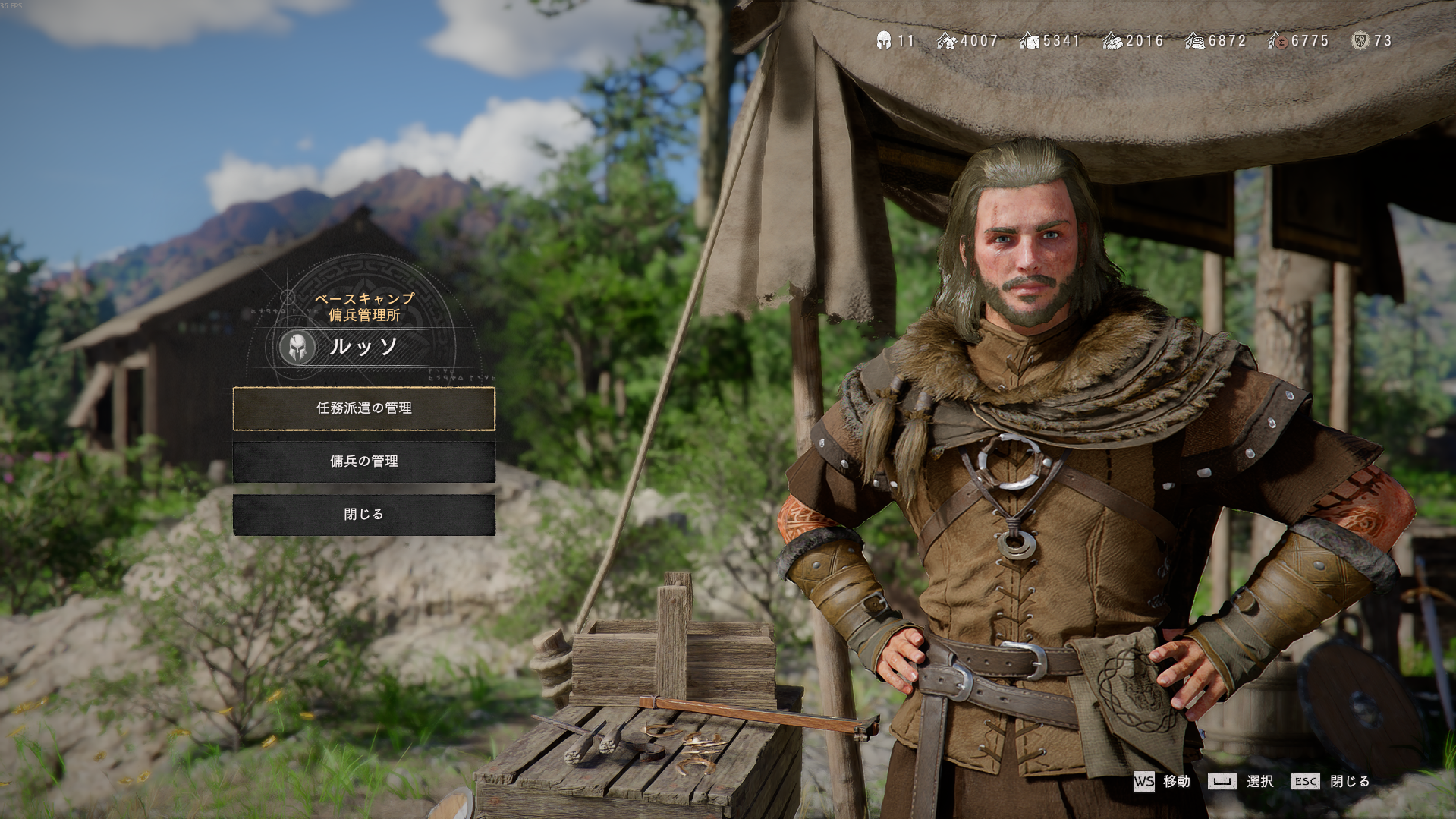Close the menu with 閉じる button
This screenshot has height=819, width=1456.
click(364, 515)
